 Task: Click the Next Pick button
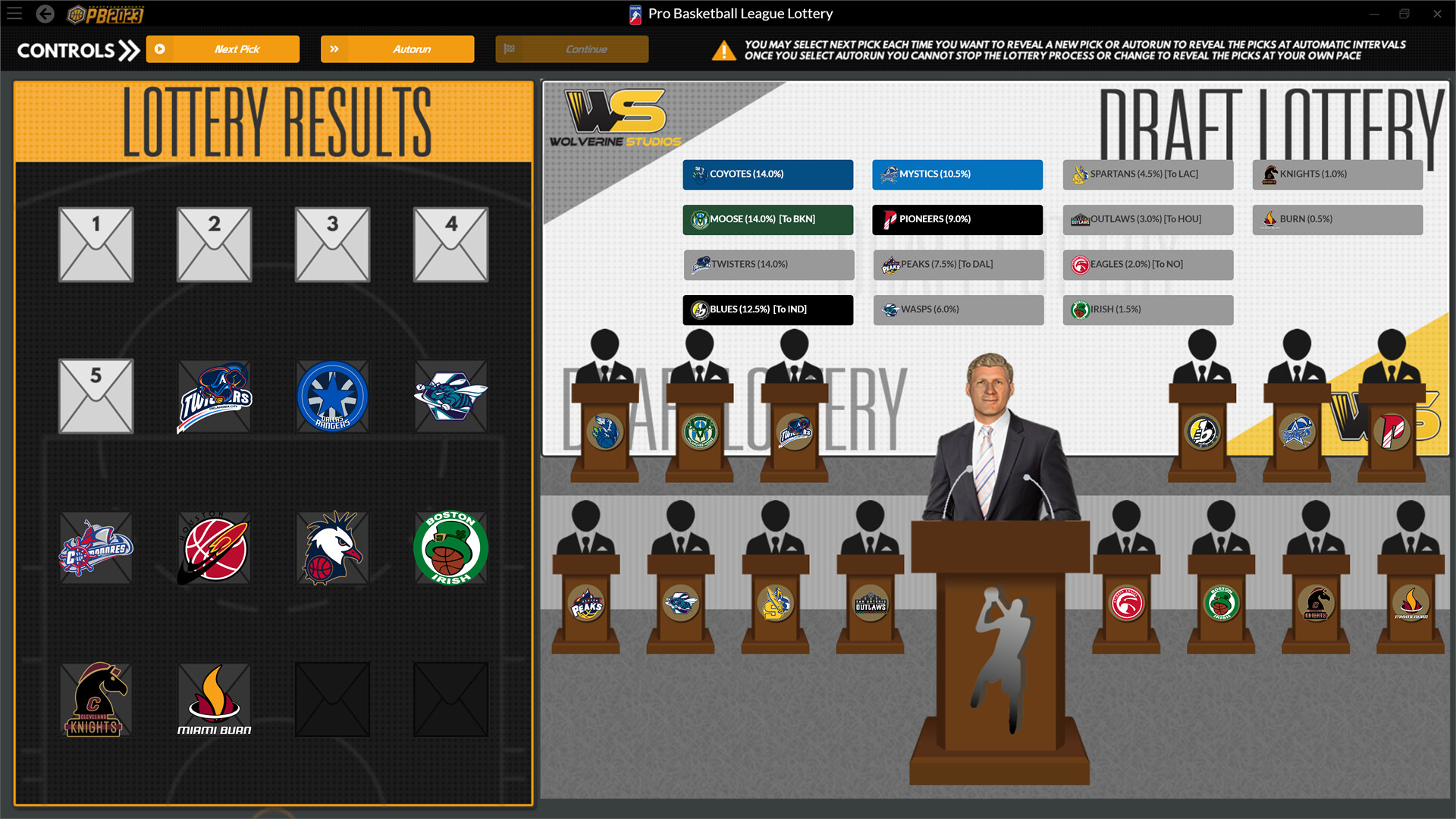tap(222, 49)
